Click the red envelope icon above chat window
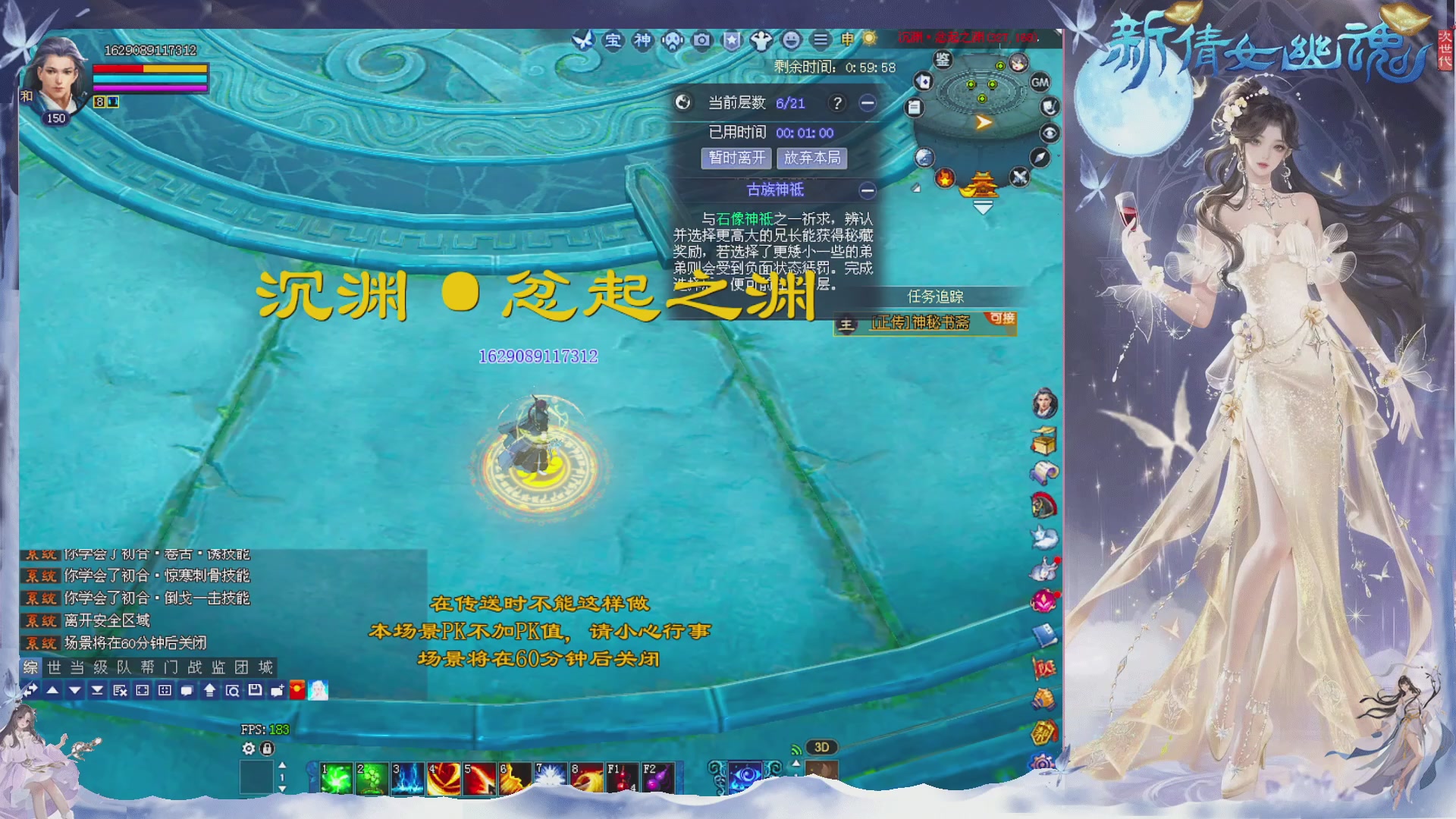1456x819 pixels. 296,689
